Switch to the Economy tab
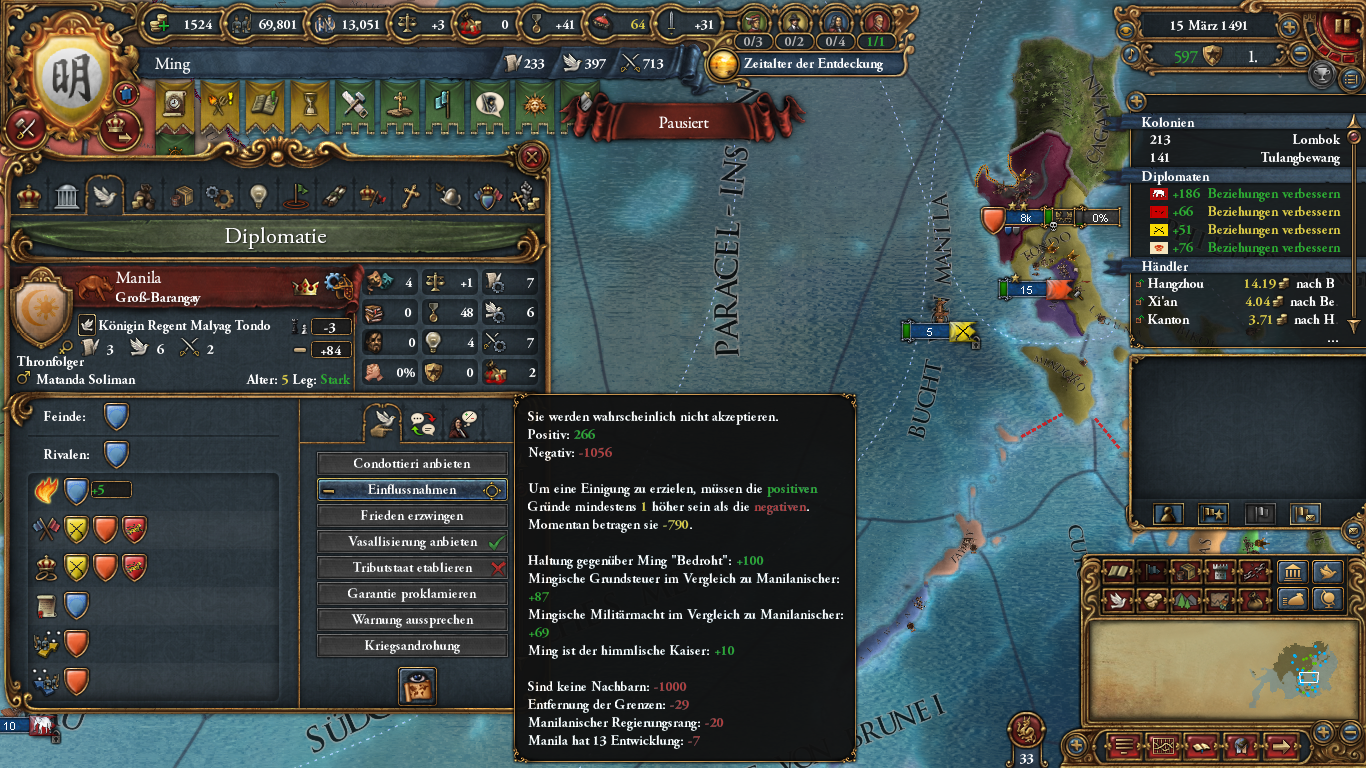Viewport: 1366px width, 768px height. [143, 195]
